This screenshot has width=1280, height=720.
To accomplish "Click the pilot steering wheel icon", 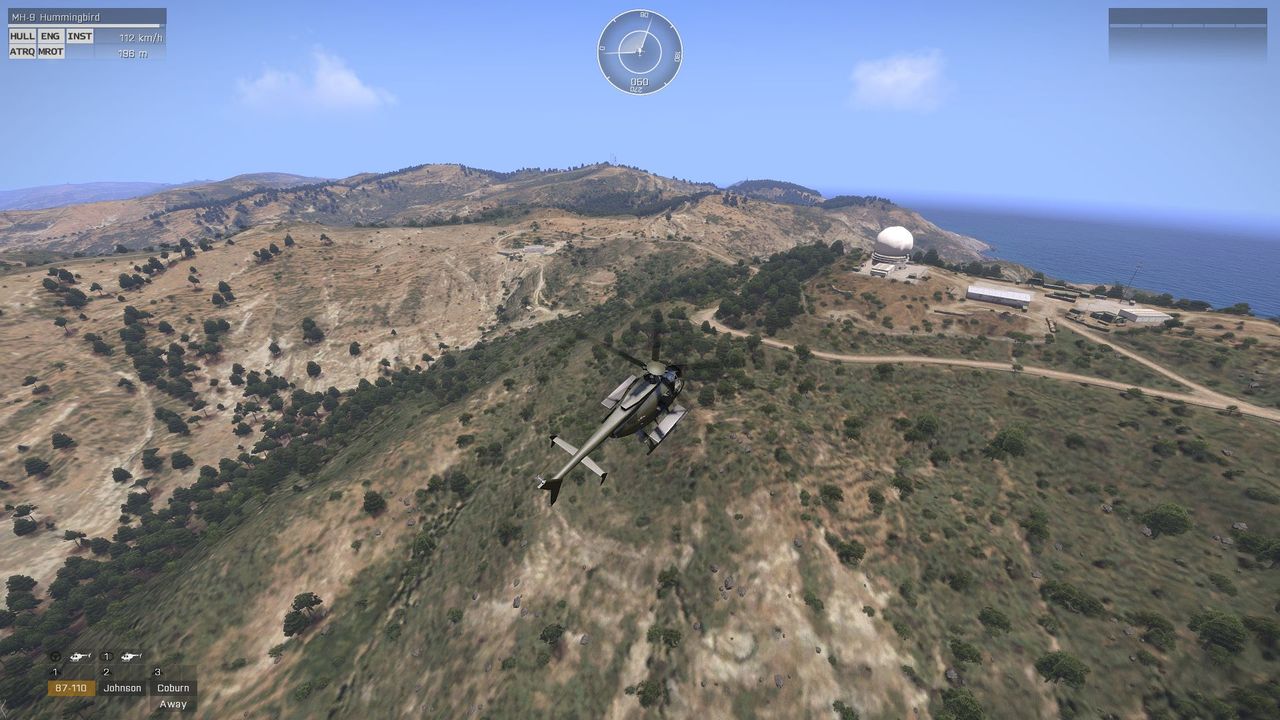I will (56, 657).
